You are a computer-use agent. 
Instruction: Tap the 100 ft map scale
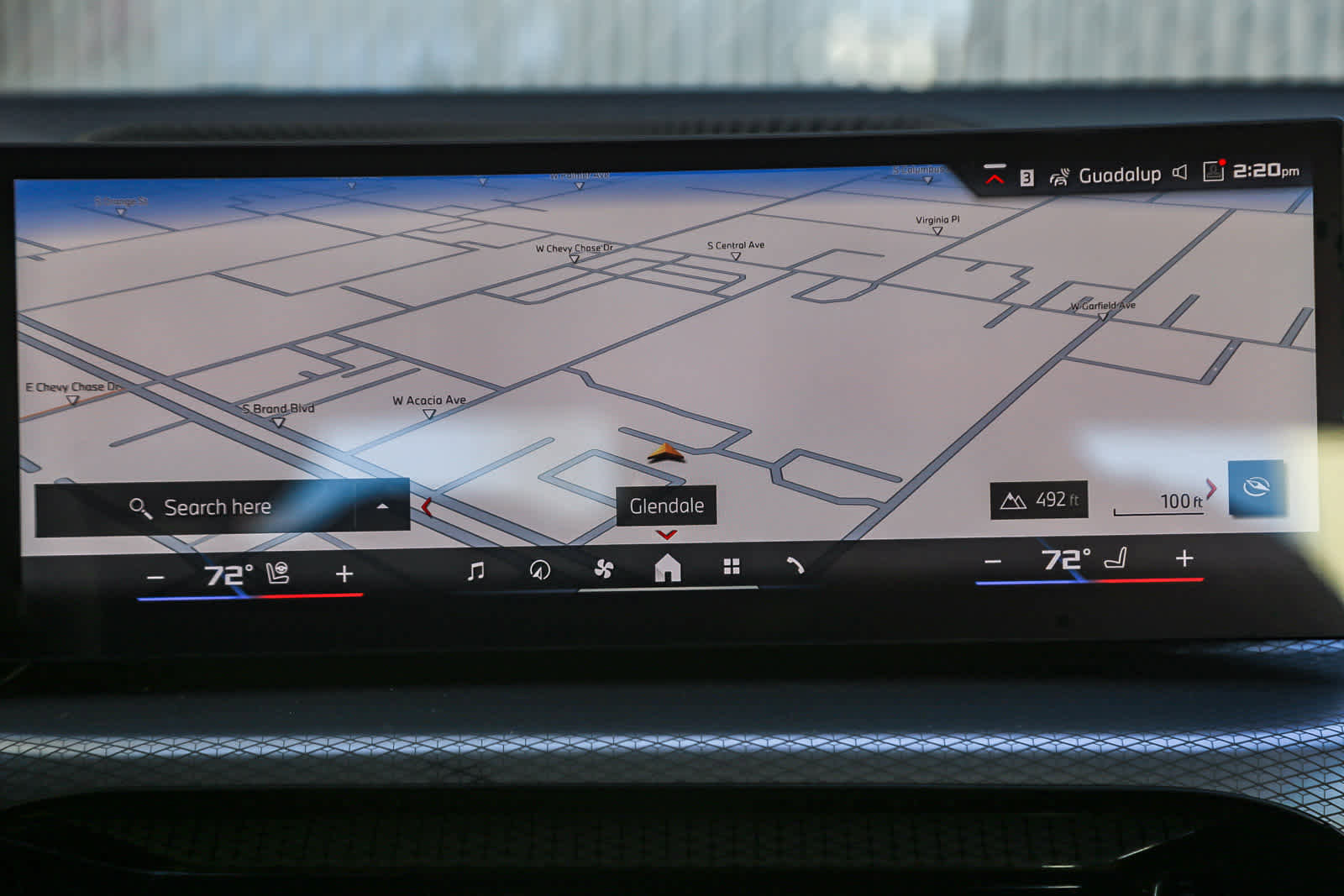click(1160, 501)
